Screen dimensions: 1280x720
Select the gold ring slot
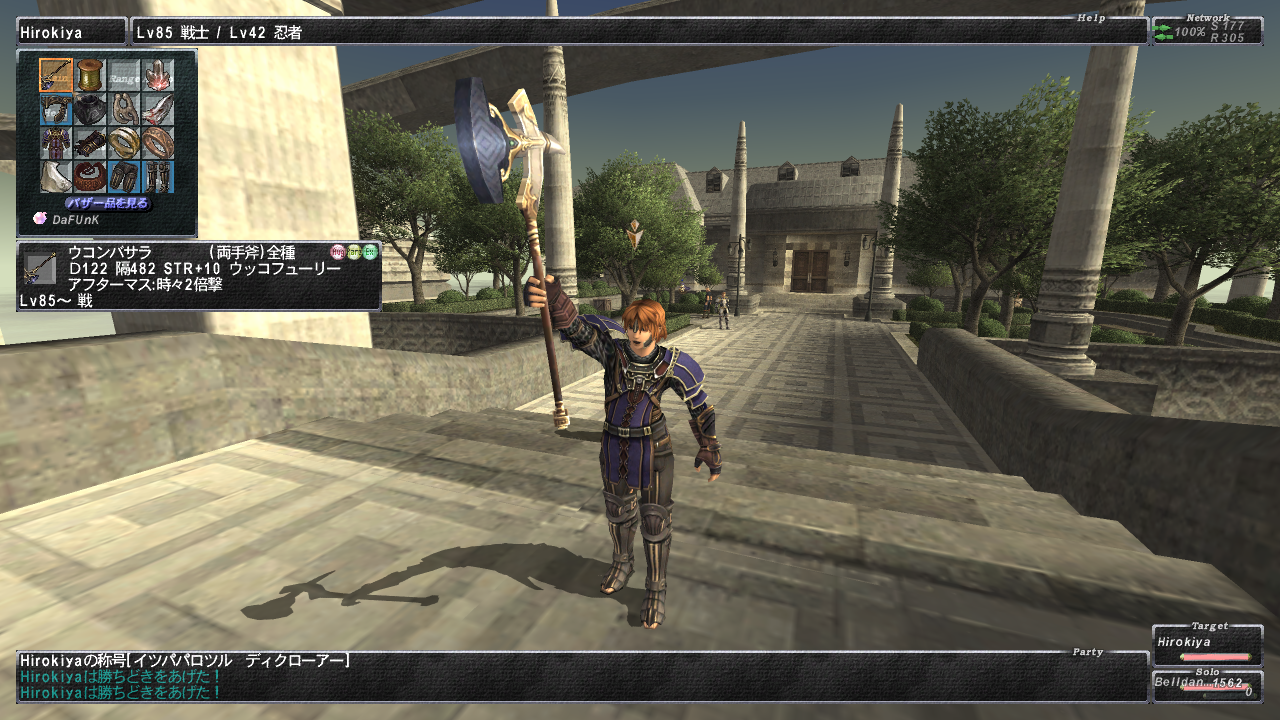124,143
